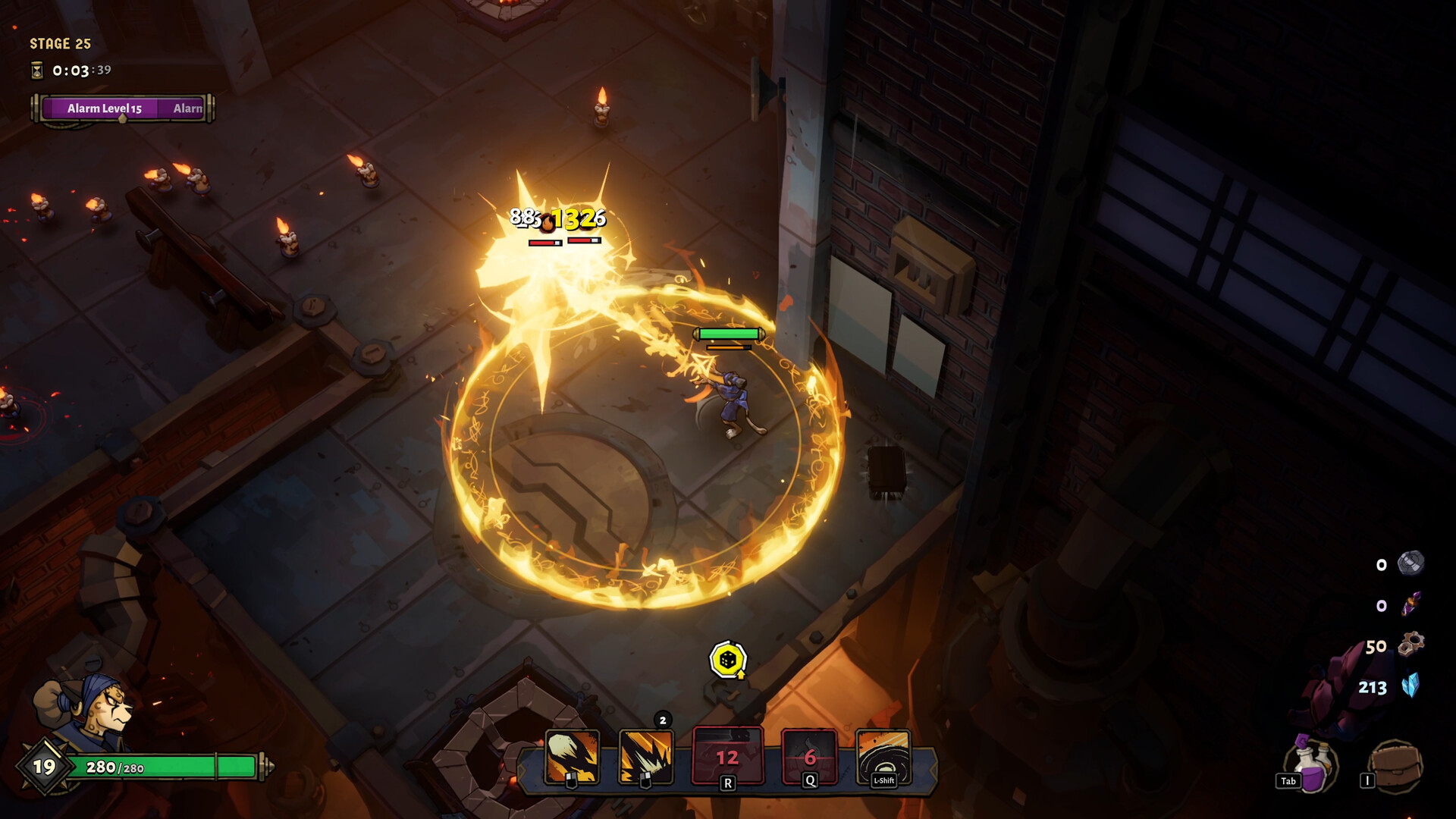The height and width of the screenshot is (819, 1456).
Task: Click the Alarm label on the alarm bar
Action: coord(186,108)
